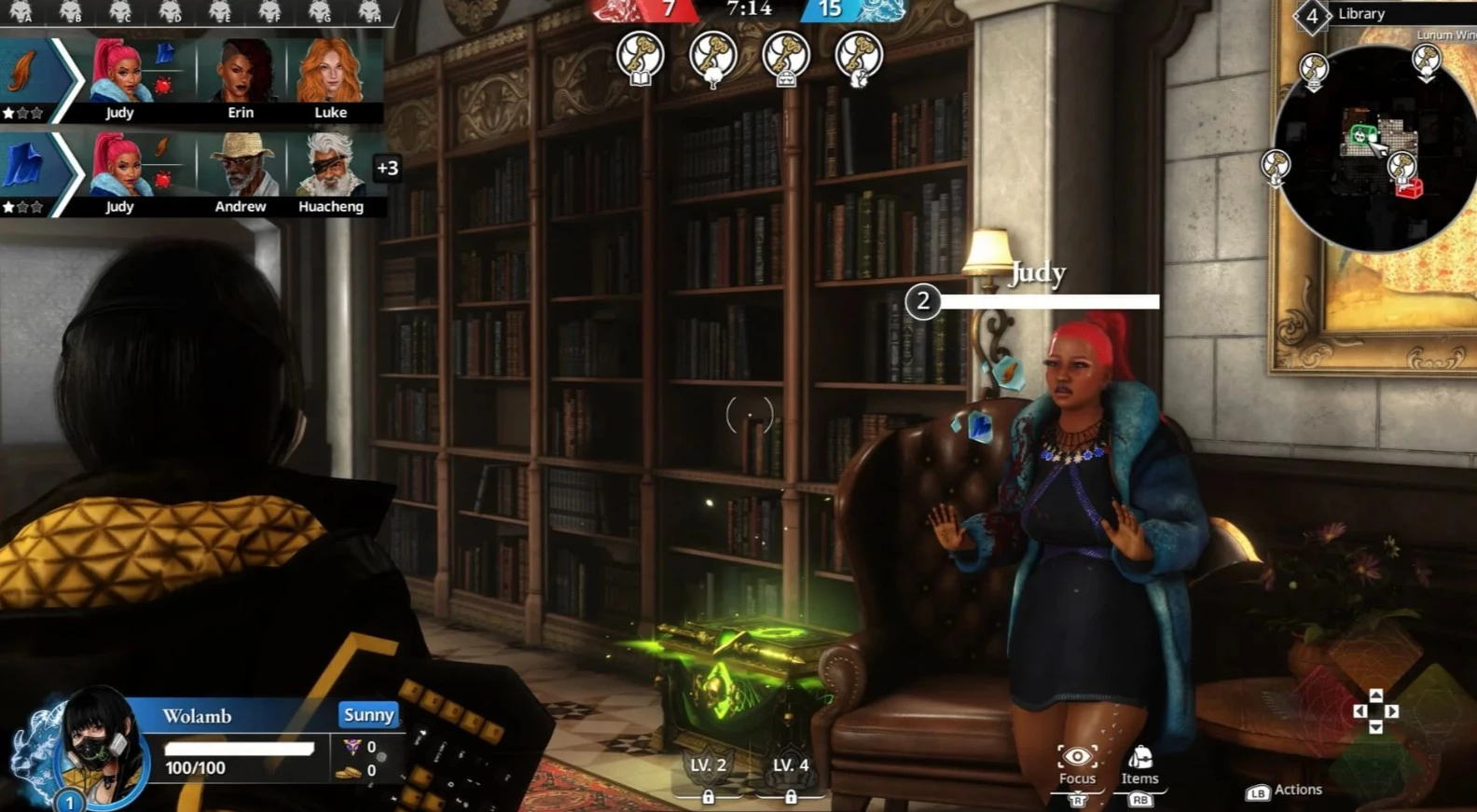Open the blue cloth clue
Image resolution: width=1477 pixels, height=812 pixels.
coord(25,167)
